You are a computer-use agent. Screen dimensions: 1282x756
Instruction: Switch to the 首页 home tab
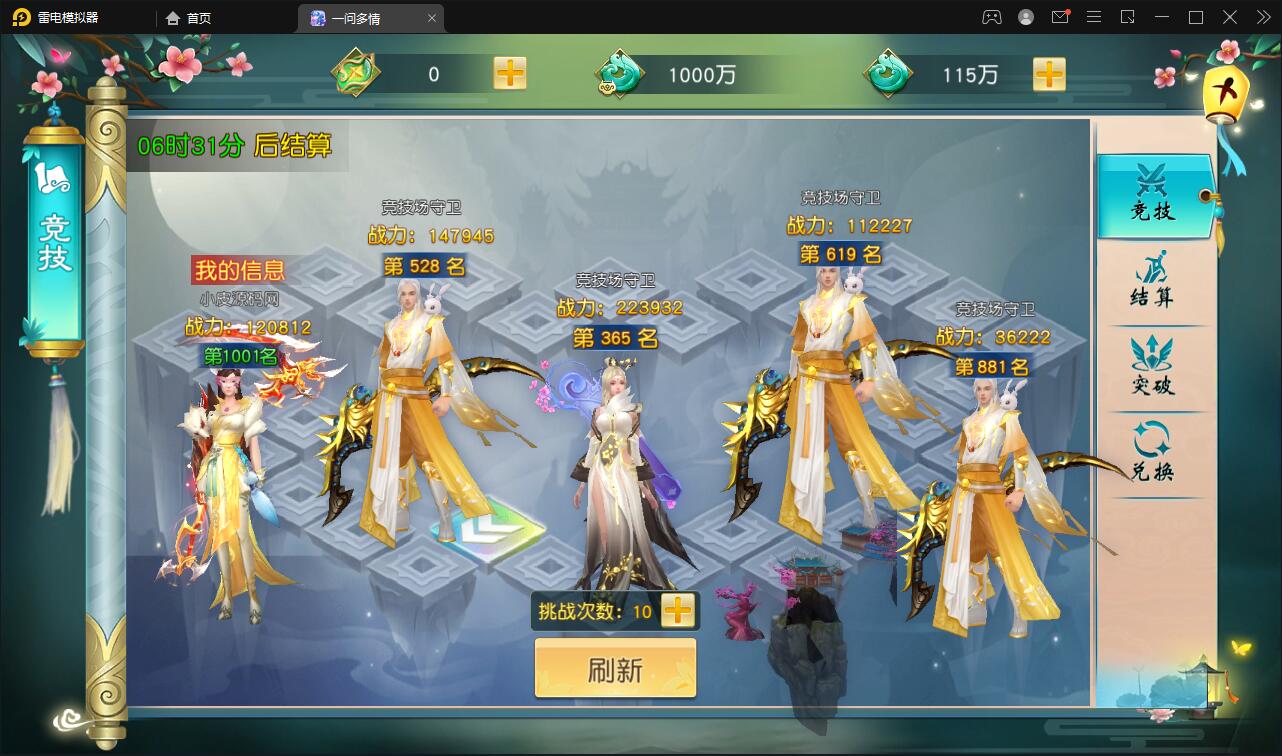197,18
